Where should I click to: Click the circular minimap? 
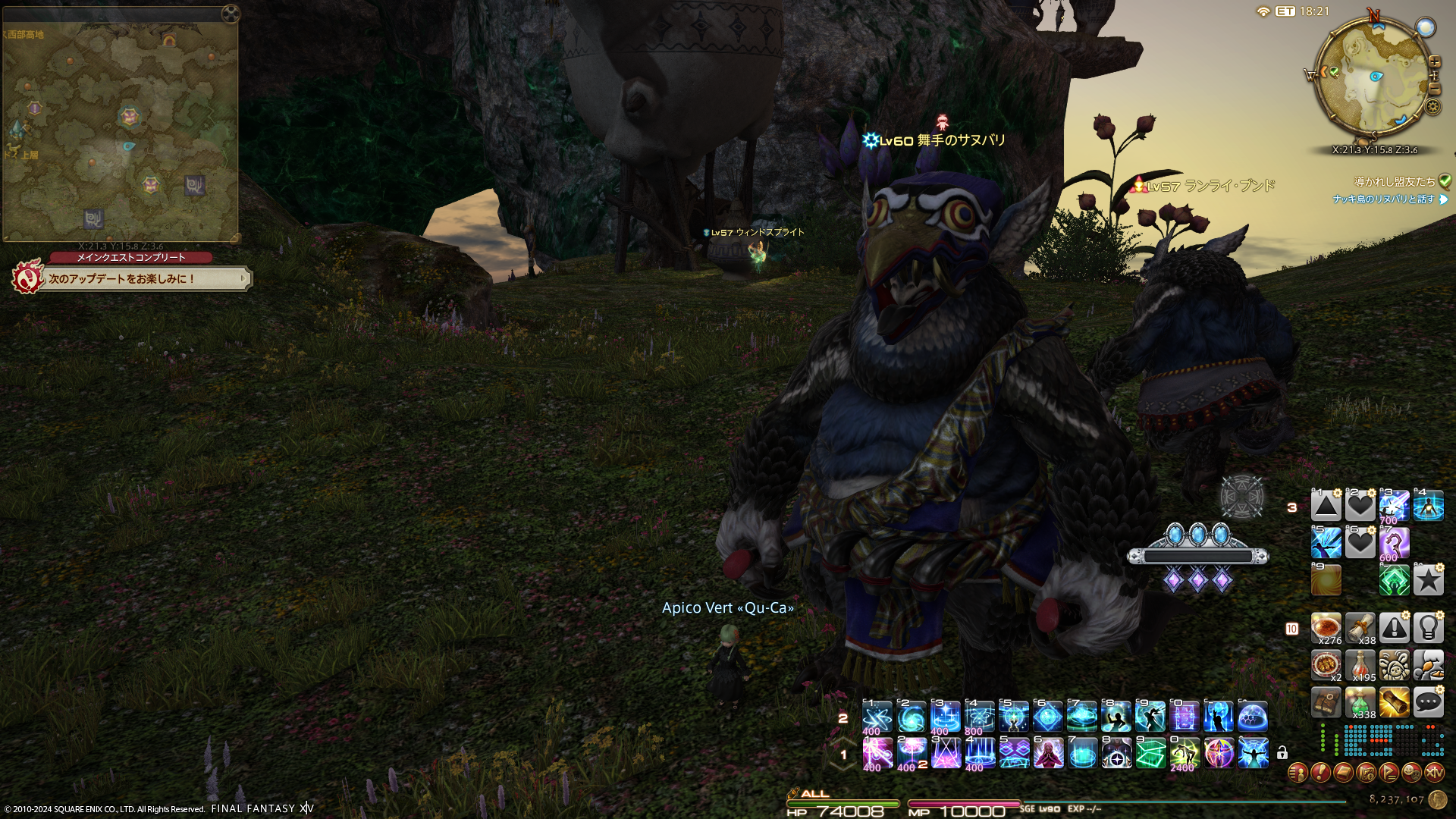[1372, 78]
